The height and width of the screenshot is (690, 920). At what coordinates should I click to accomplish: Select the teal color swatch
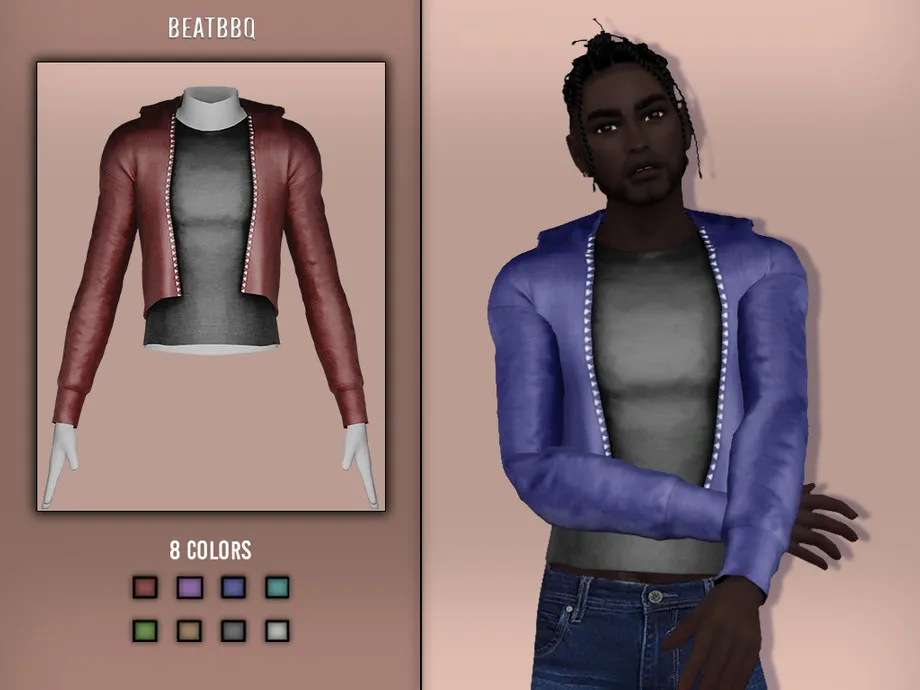pyautogui.click(x=277, y=587)
